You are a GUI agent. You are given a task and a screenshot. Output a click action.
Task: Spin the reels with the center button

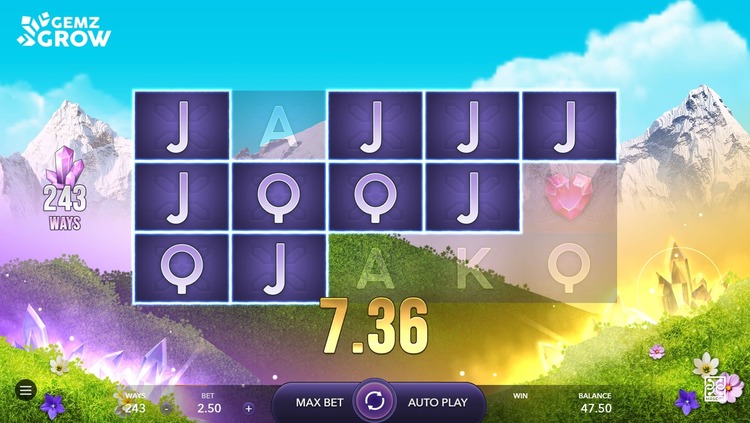(x=375, y=402)
